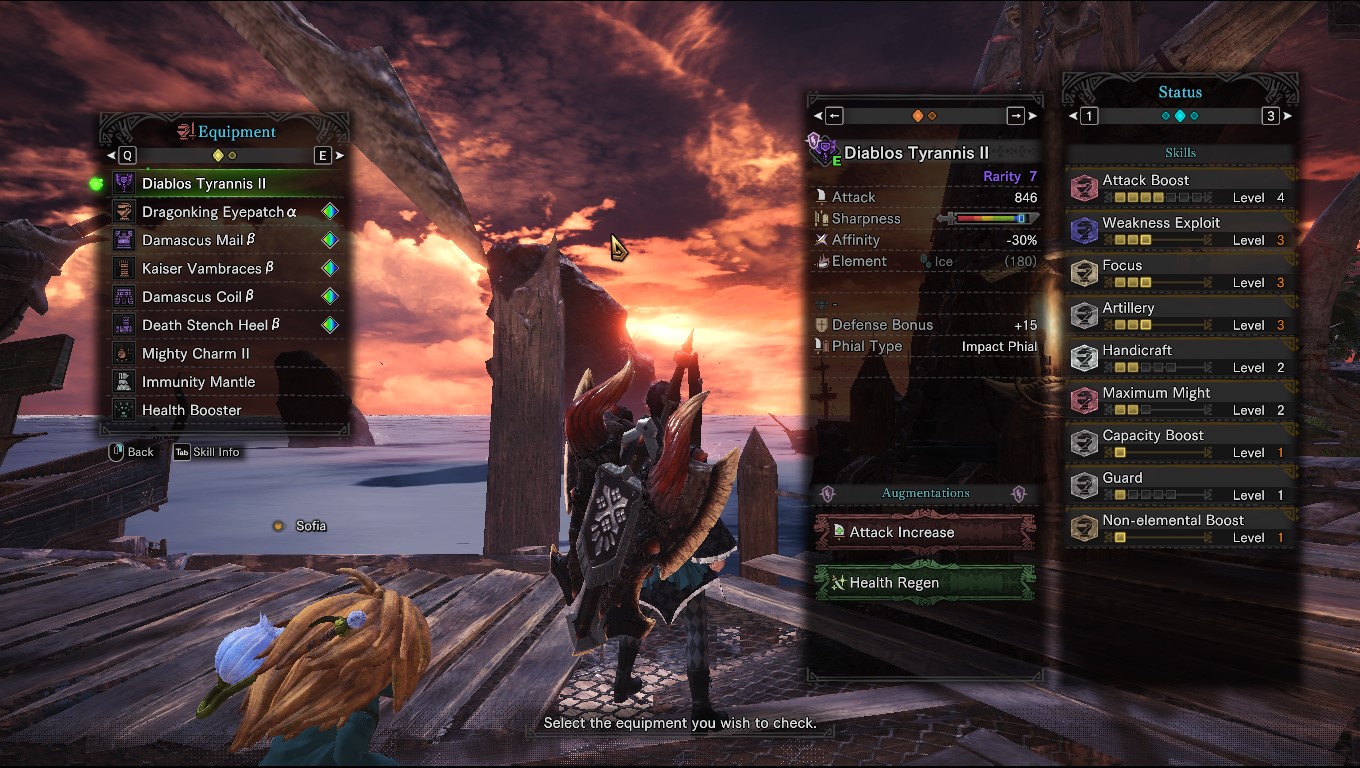
Task: Select the Weakness Exploit skill row
Action: click(x=1180, y=231)
